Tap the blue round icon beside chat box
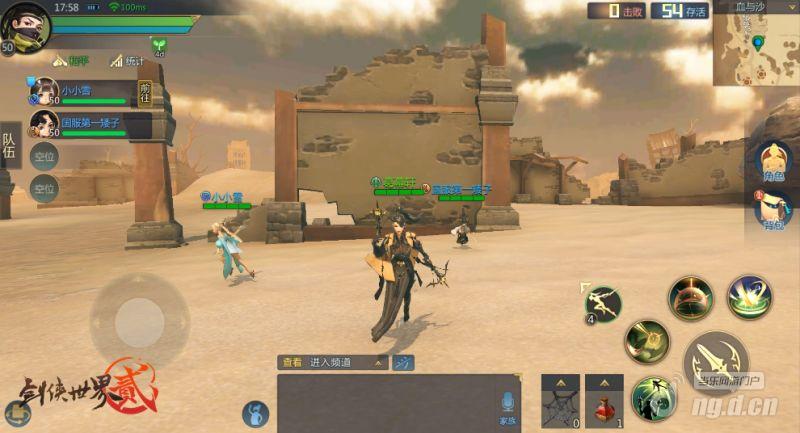The width and height of the screenshot is (800, 433). [255, 413]
